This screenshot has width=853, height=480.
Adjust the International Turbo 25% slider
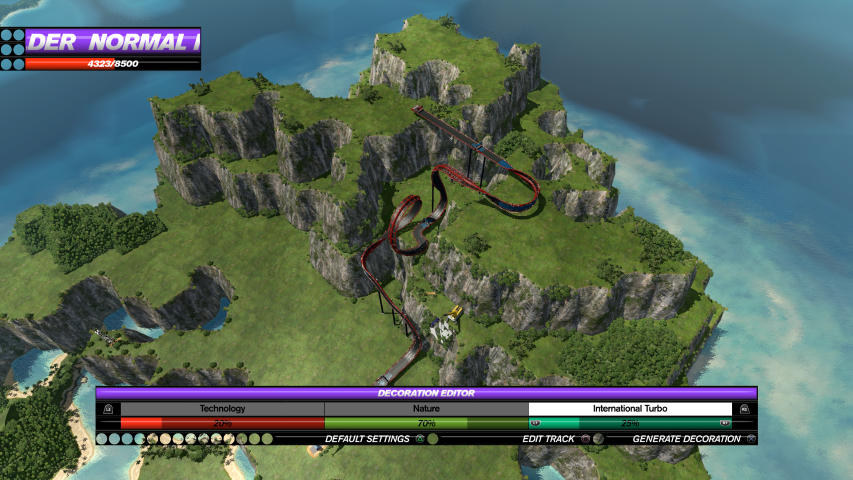(x=630, y=424)
